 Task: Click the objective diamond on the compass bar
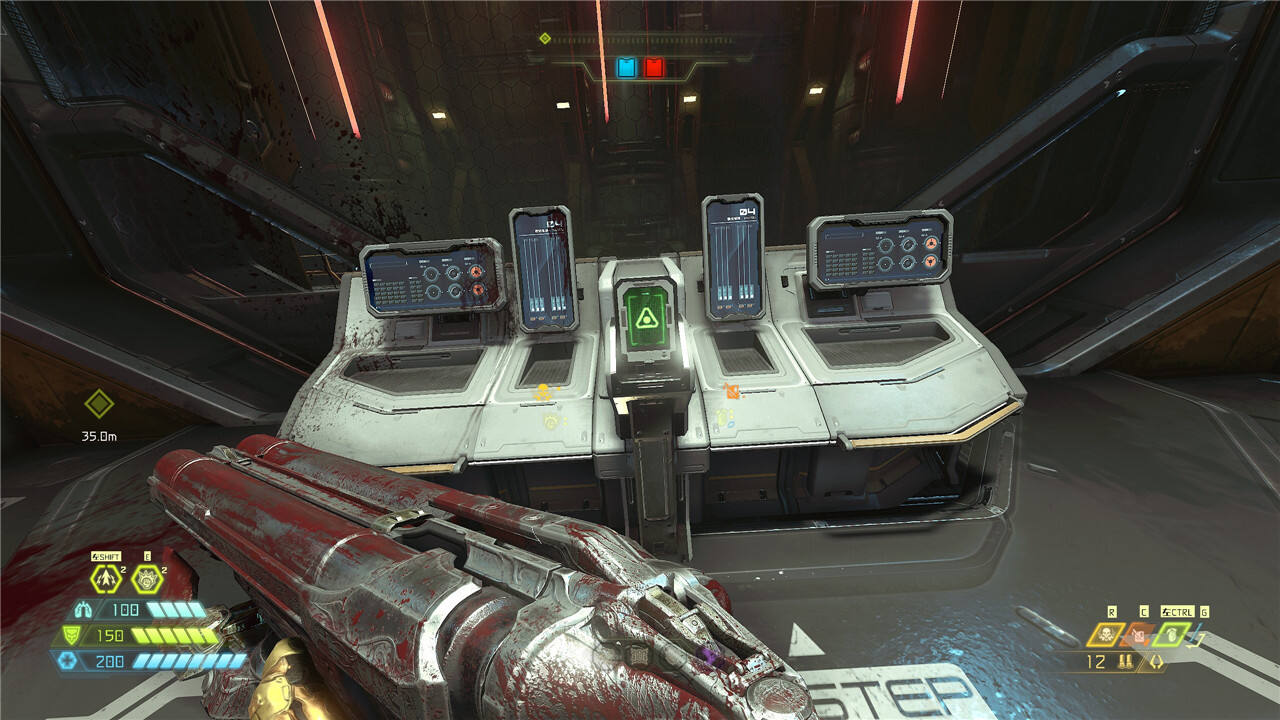[x=545, y=39]
